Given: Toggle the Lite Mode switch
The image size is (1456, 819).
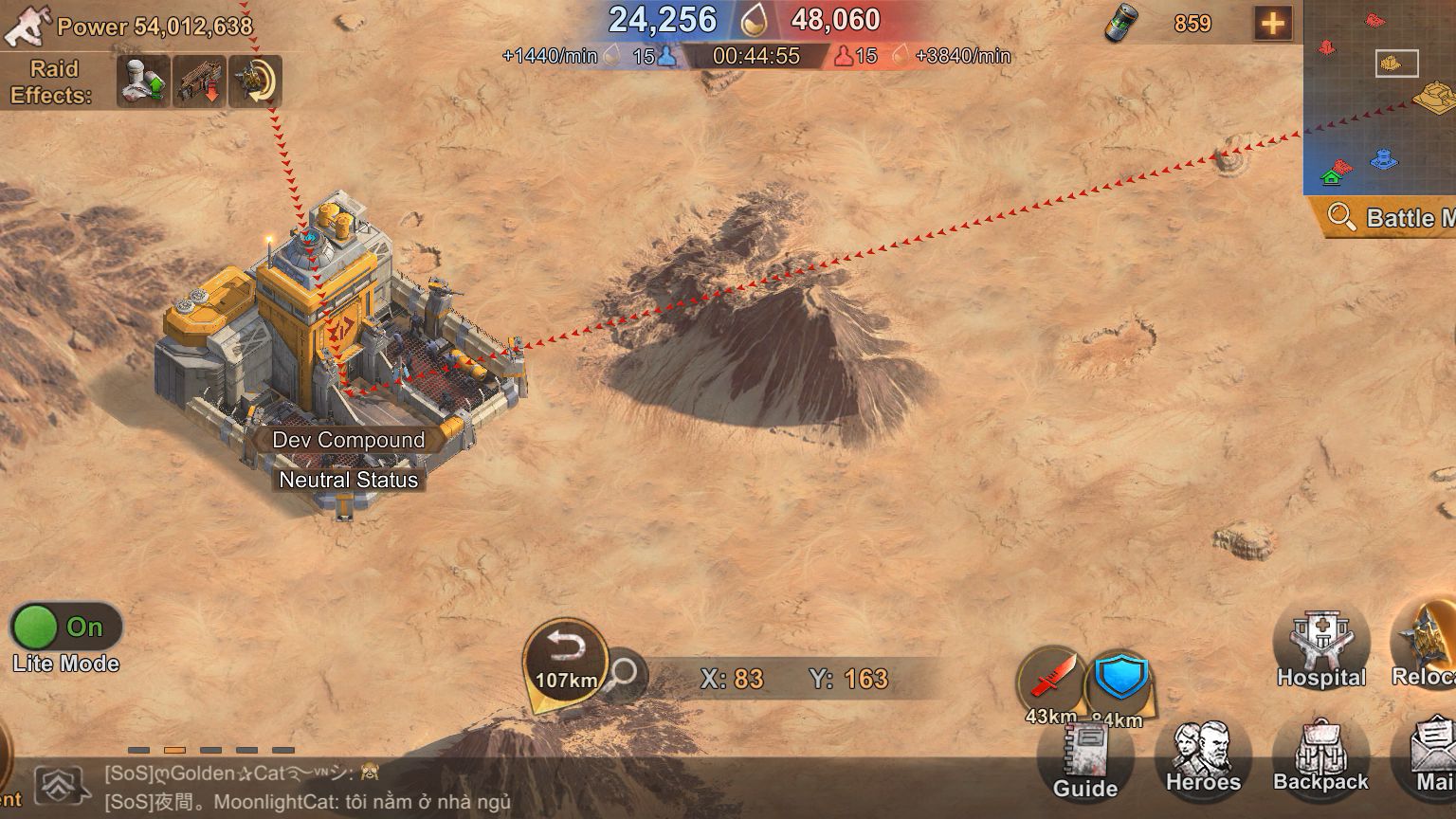Looking at the screenshot, I should (64, 628).
